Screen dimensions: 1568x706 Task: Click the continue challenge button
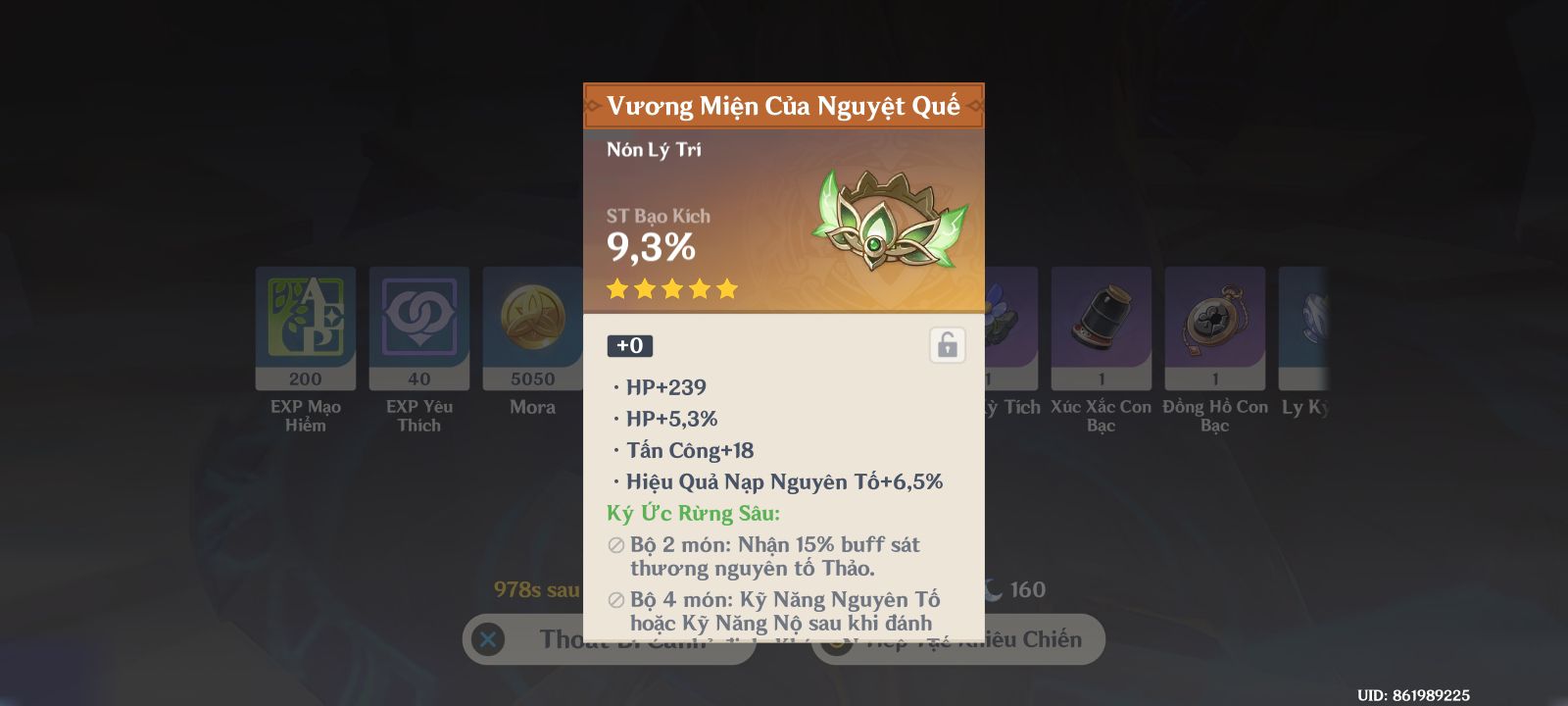(1039, 639)
